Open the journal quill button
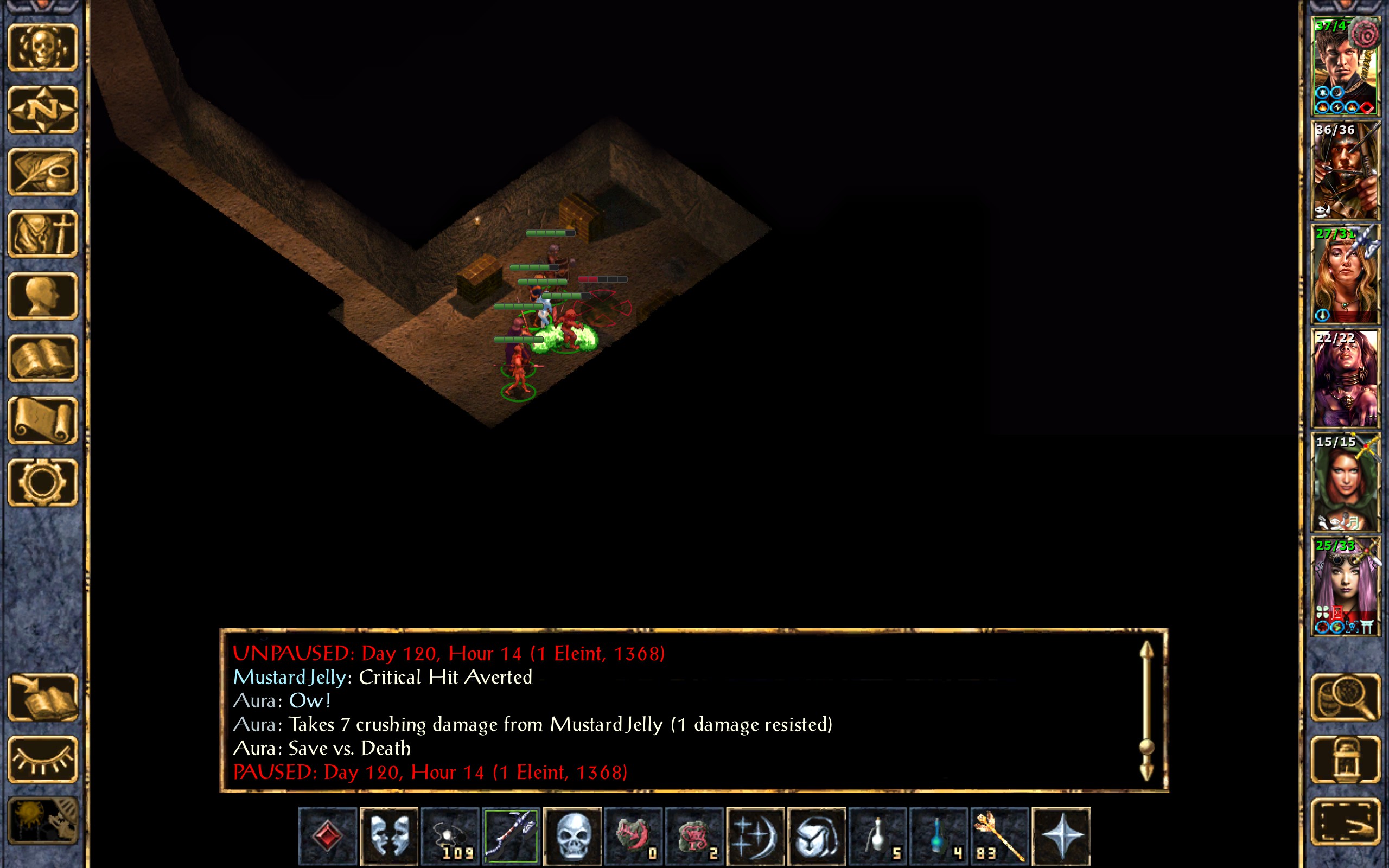 pyautogui.click(x=43, y=171)
